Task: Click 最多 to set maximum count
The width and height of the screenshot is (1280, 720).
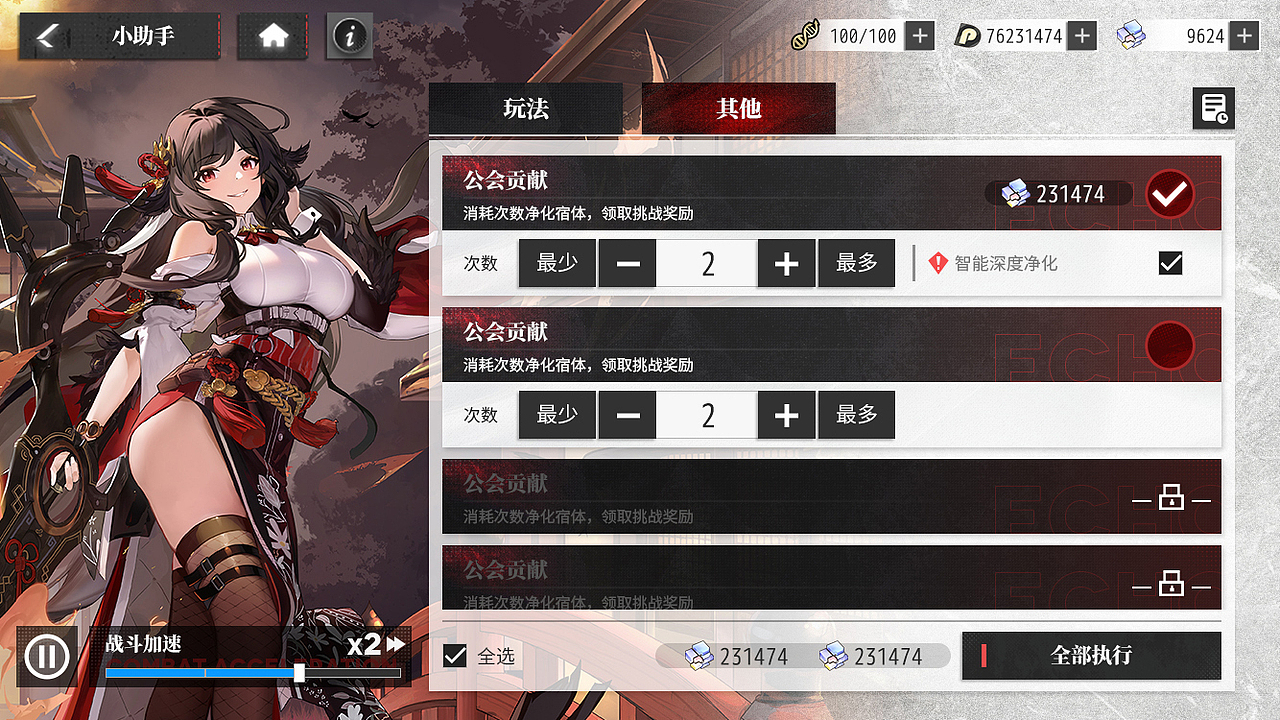Action: [x=856, y=262]
